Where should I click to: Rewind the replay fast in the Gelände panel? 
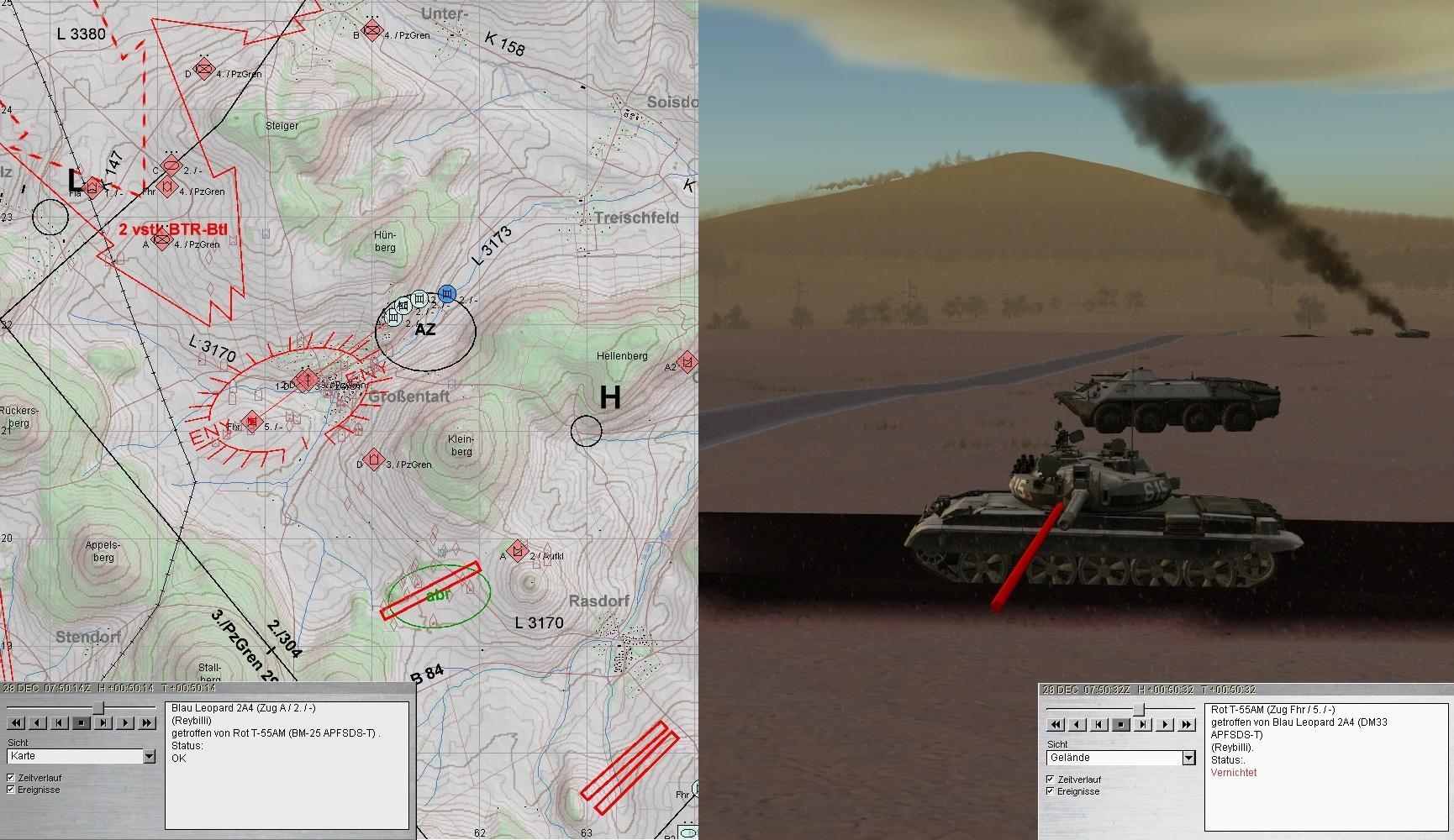[1056, 724]
